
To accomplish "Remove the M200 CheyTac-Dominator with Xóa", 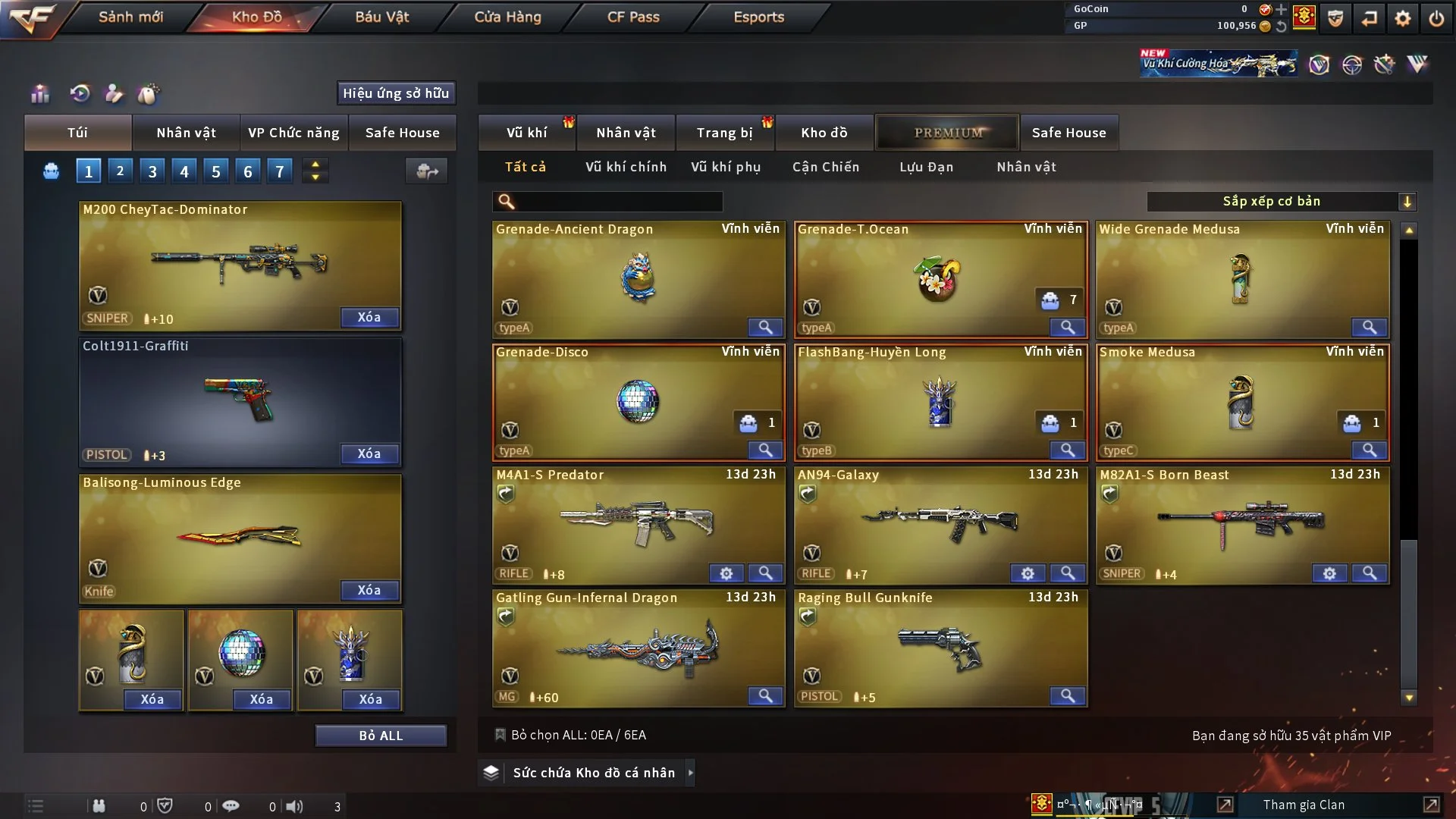I will (369, 318).
